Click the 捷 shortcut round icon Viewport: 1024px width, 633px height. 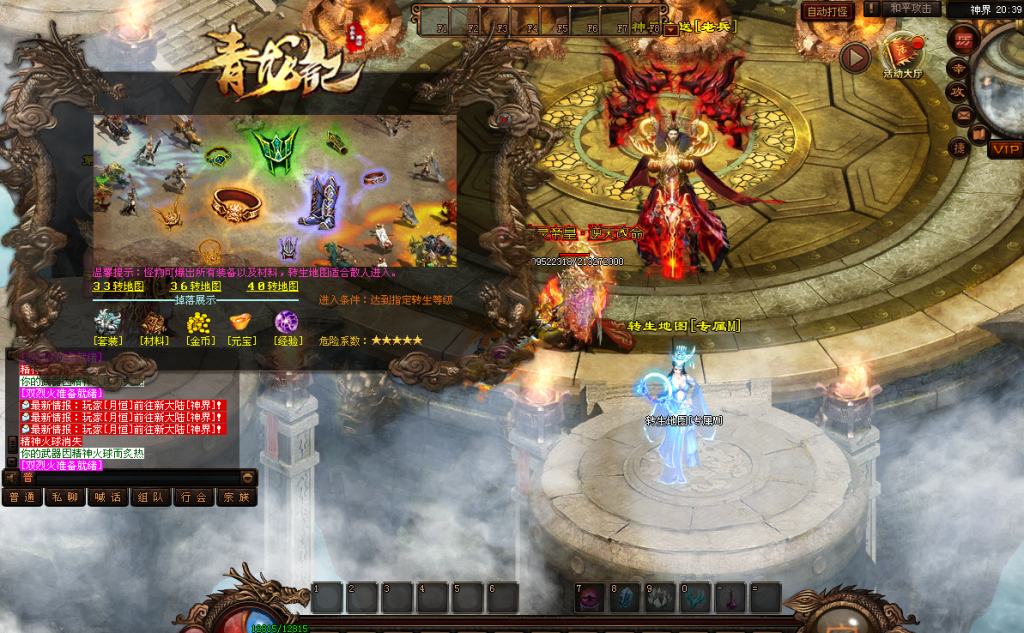pos(957,149)
